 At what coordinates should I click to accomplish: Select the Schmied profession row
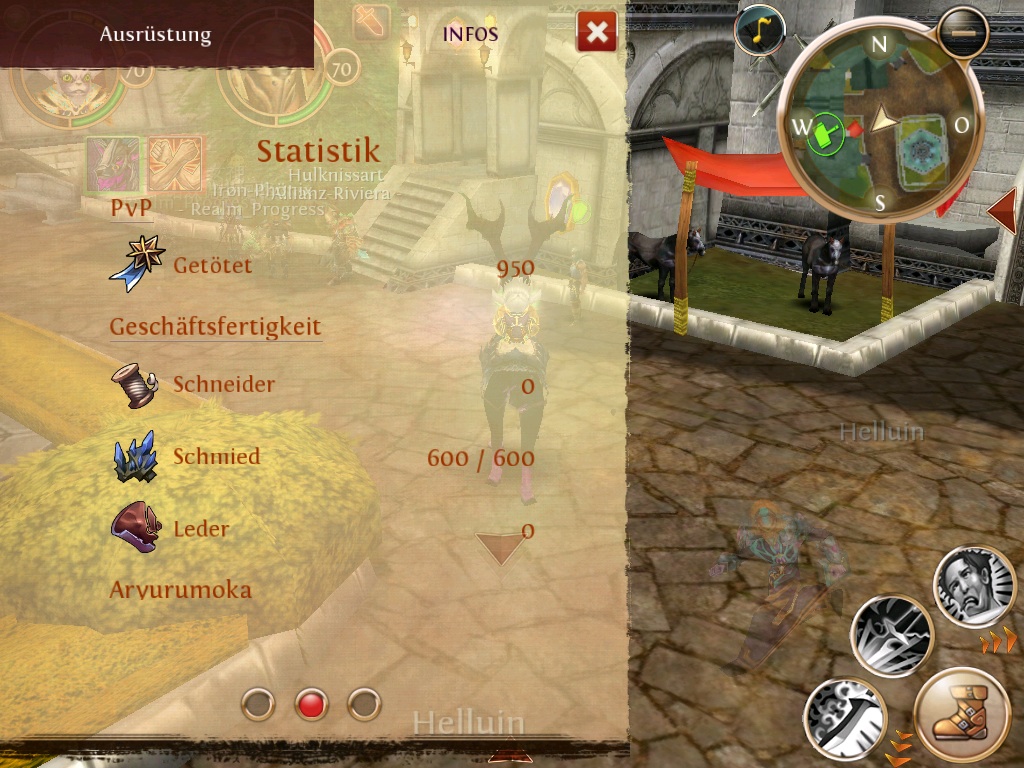pyautogui.click(x=322, y=457)
